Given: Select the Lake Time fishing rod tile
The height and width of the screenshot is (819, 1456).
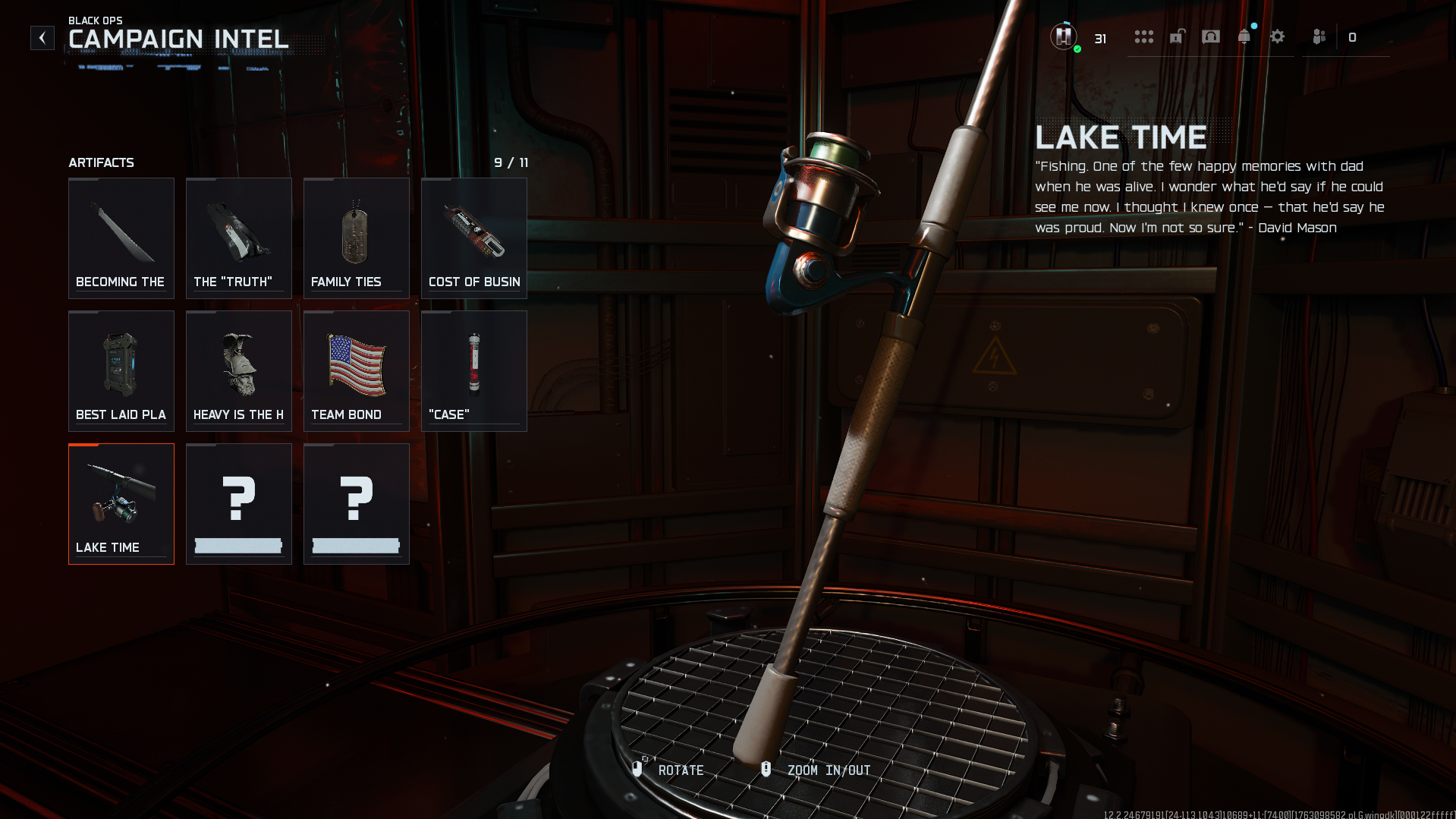Looking at the screenshot, I should [121, 503].
